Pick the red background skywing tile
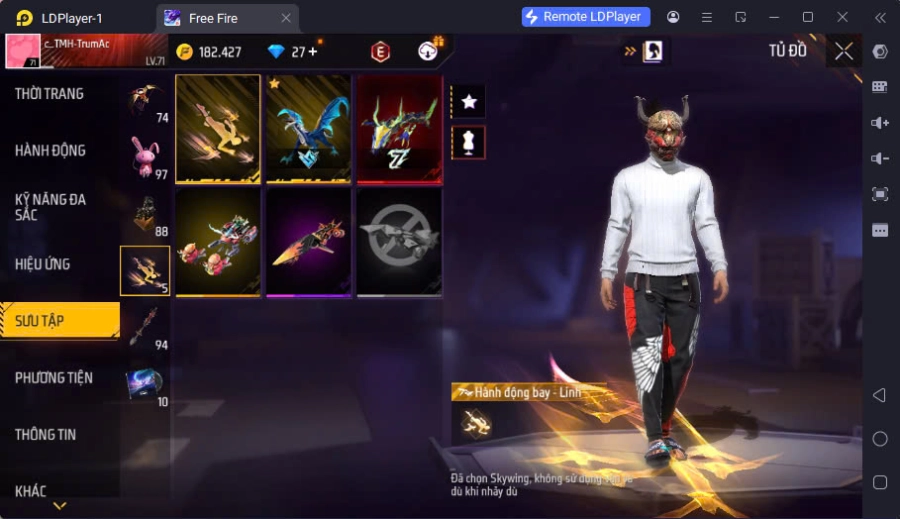Image resolution: width=900 pixels, height=519 pixels. point(399,129)
